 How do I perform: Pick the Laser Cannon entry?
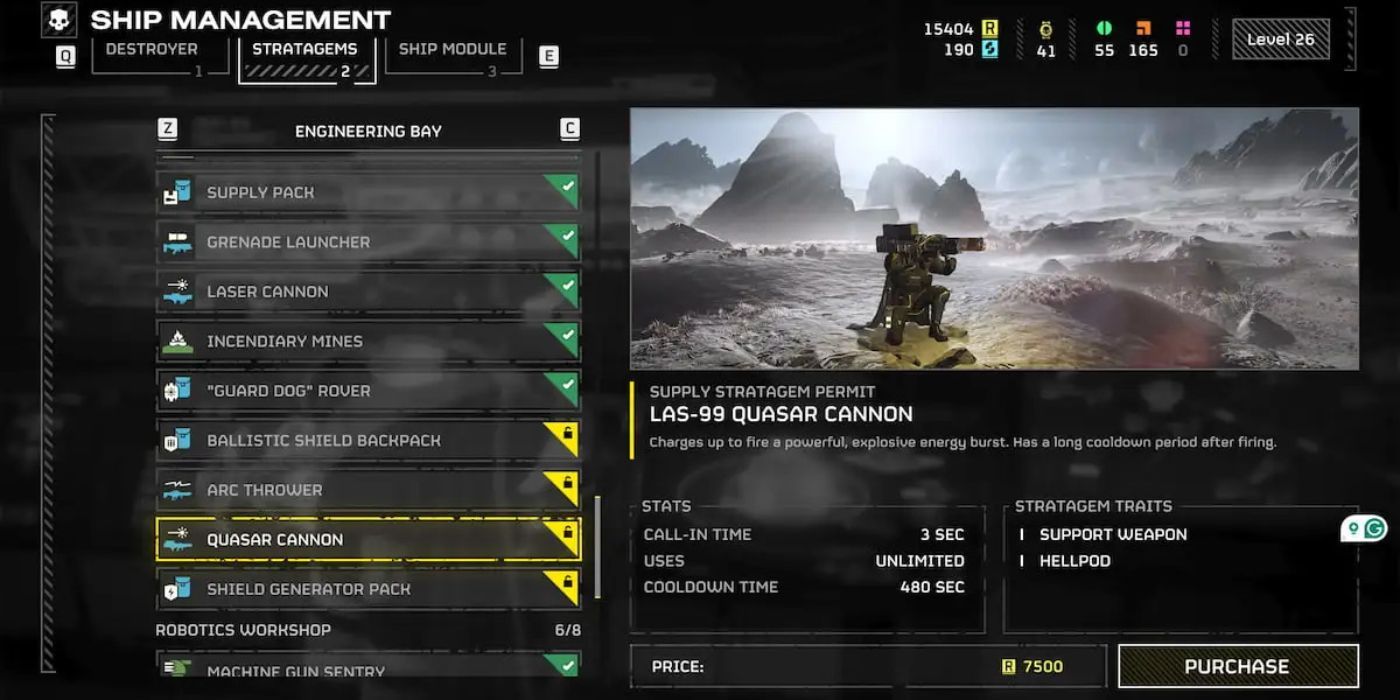click(368, 291)
